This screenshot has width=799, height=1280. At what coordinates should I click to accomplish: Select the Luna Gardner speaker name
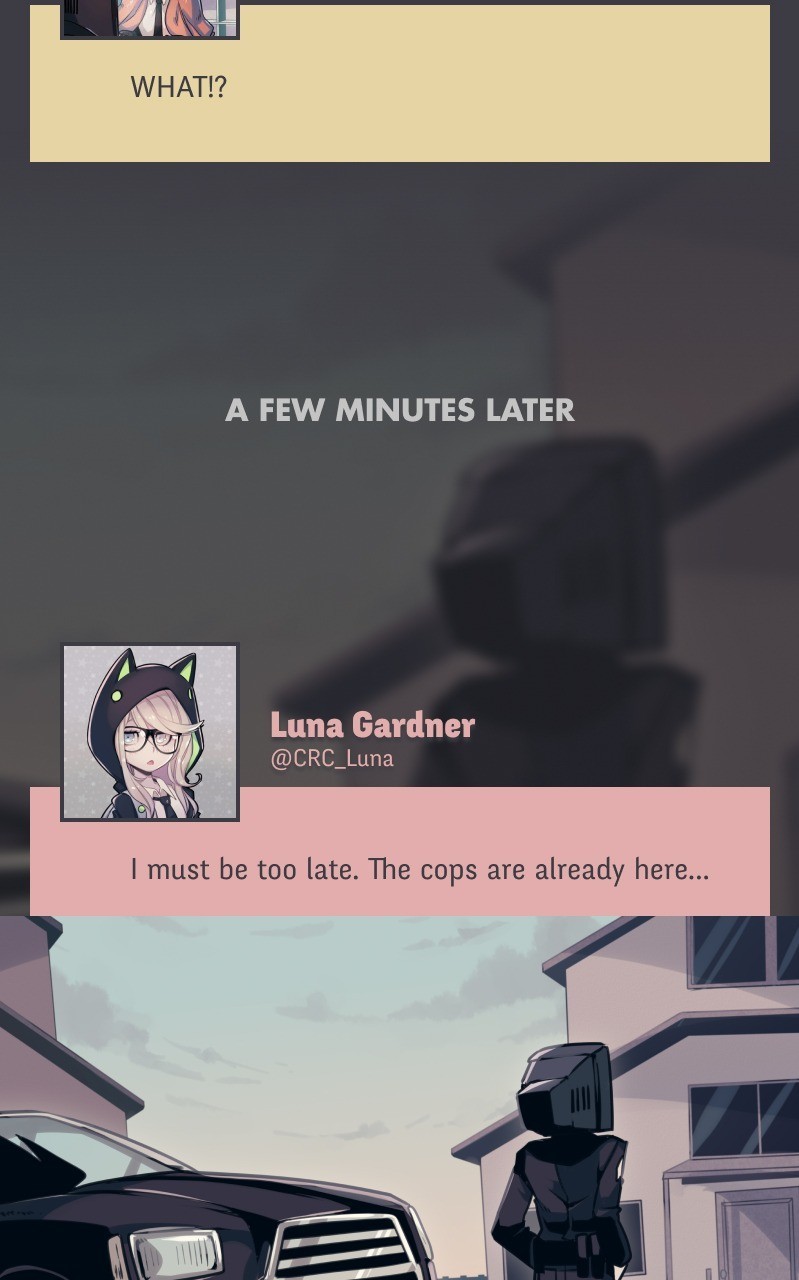pos(372,724)
